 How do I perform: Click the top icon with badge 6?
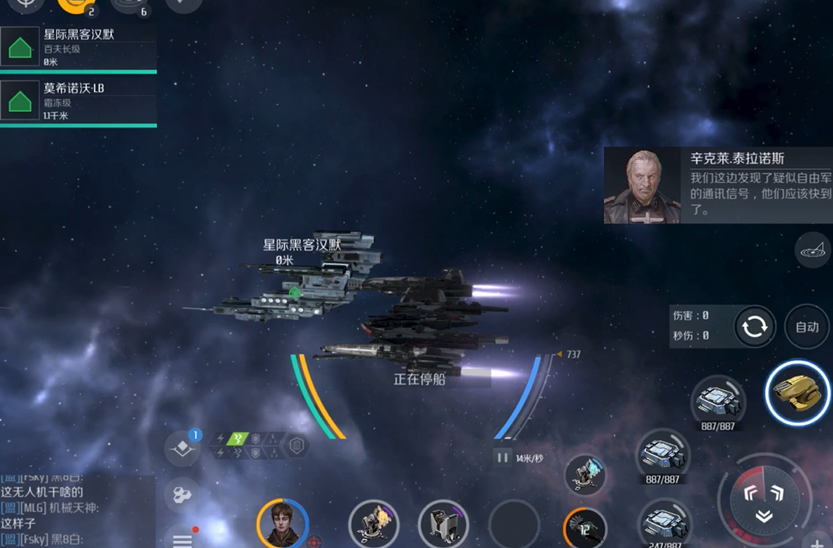[129, 5]
